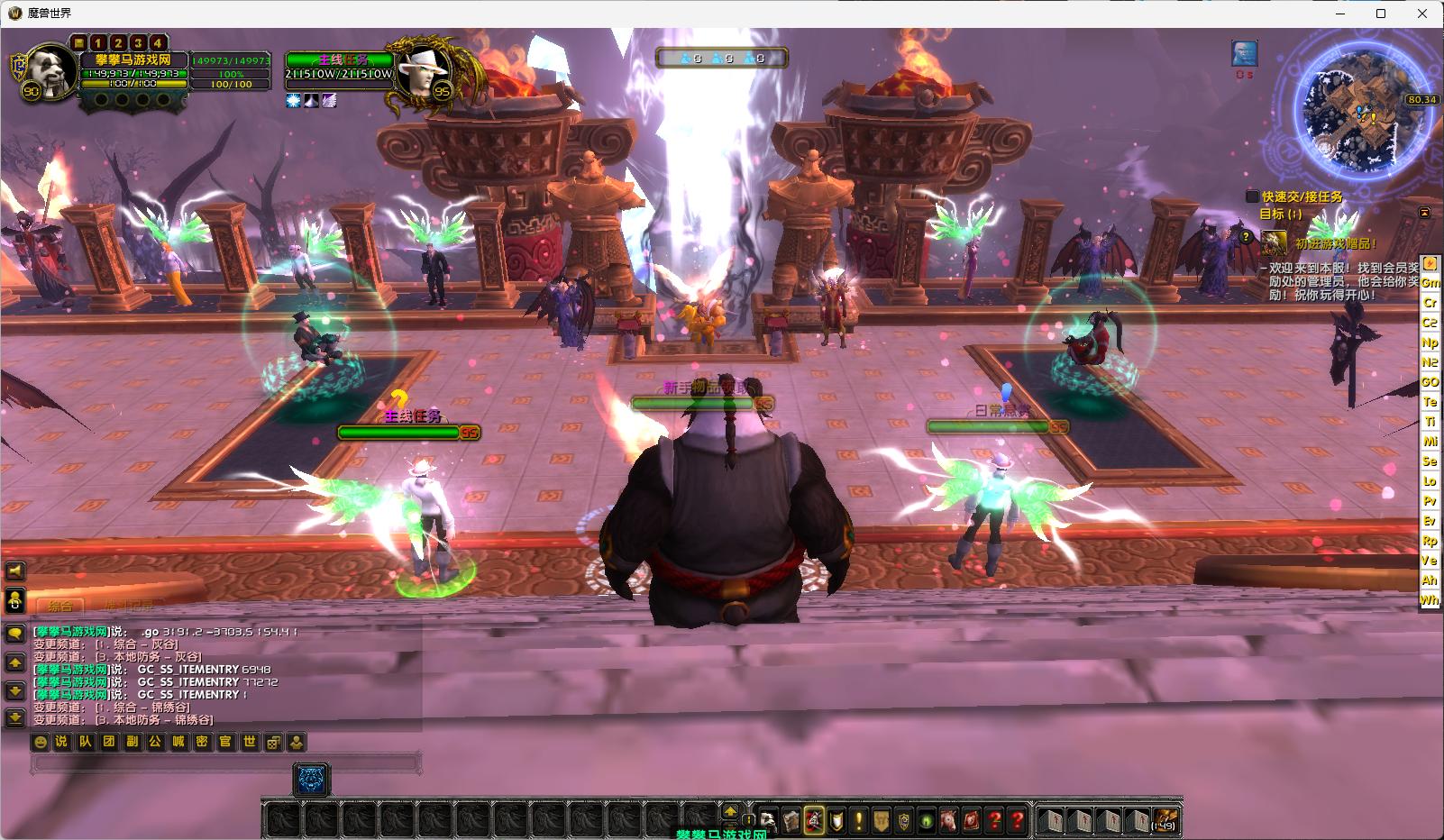Click the chat input box
The image size is (1444, 840).
225,764
